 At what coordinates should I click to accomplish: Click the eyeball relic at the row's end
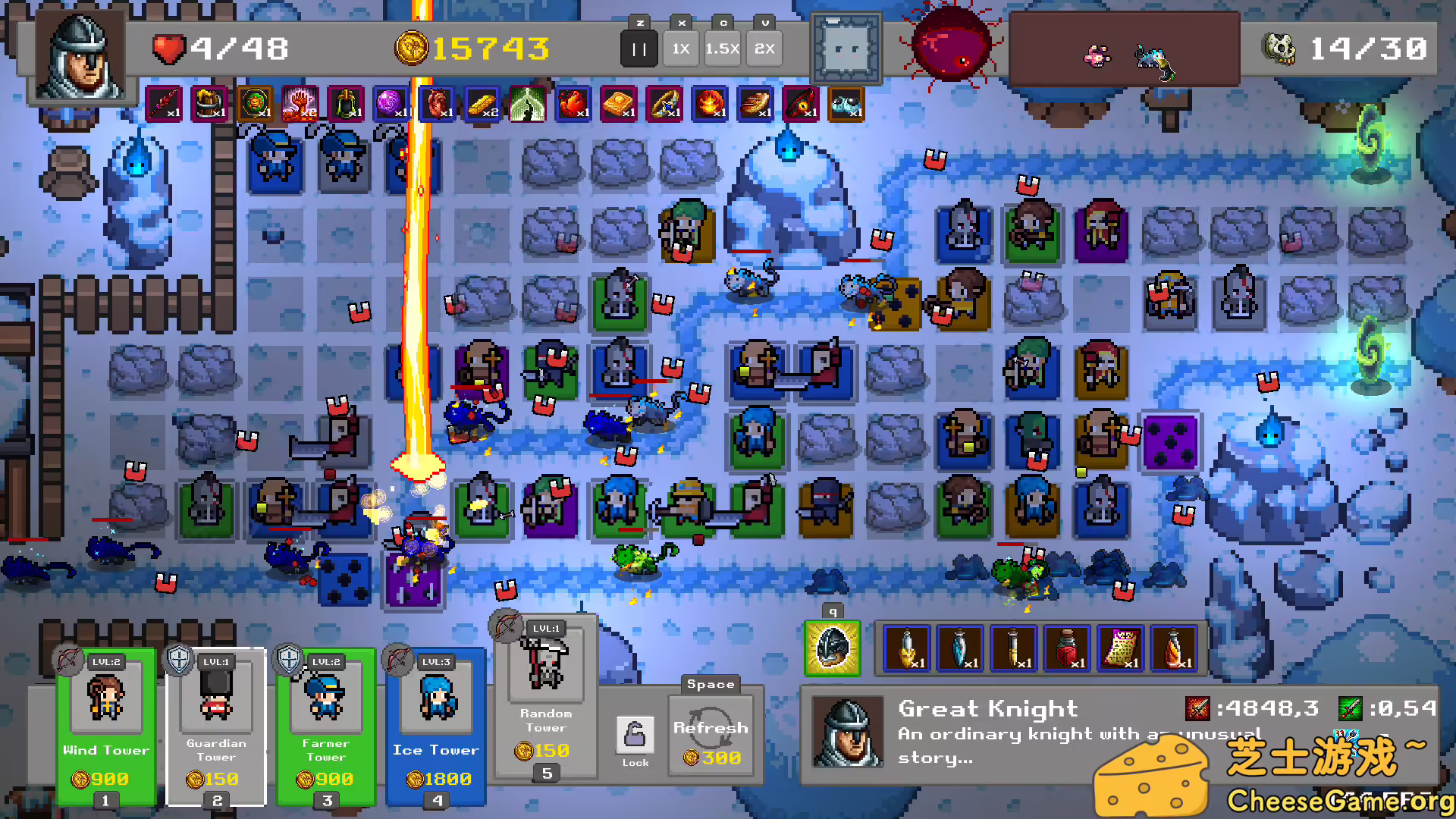pos(847,104)
